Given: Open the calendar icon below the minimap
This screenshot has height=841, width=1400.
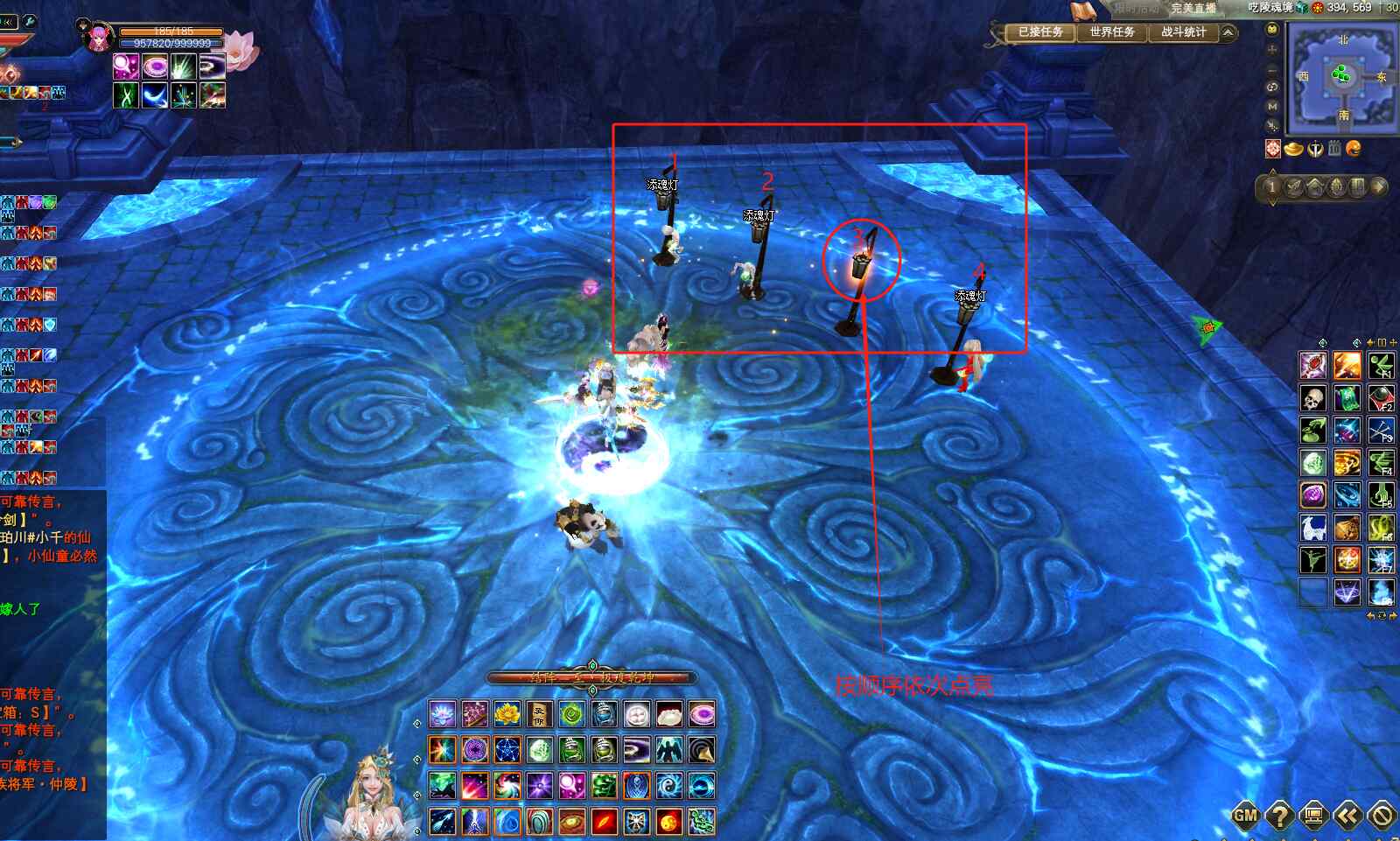Looking at the screenshot, I should coord(1334,149).
